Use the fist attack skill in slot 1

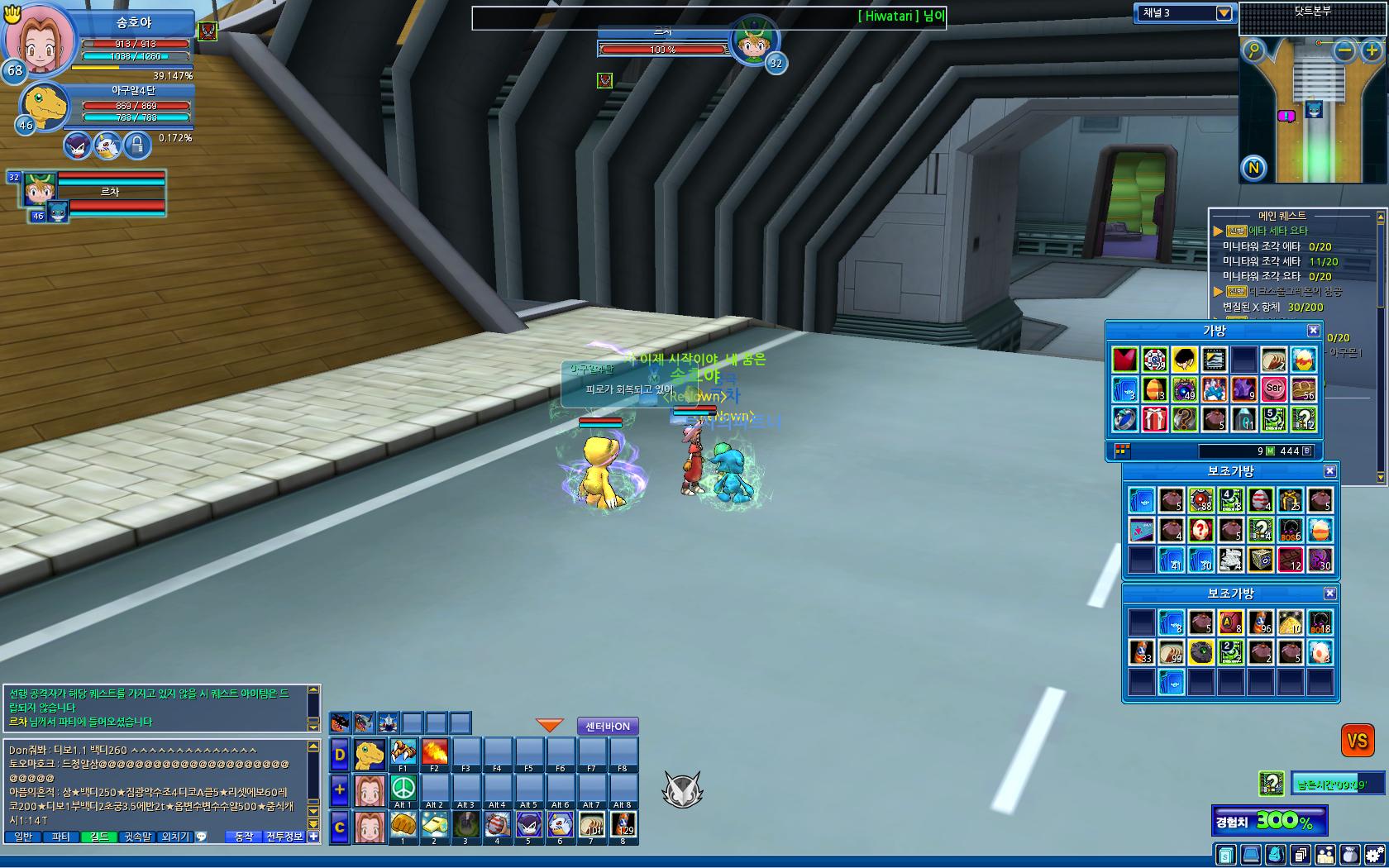click(403, 824)
